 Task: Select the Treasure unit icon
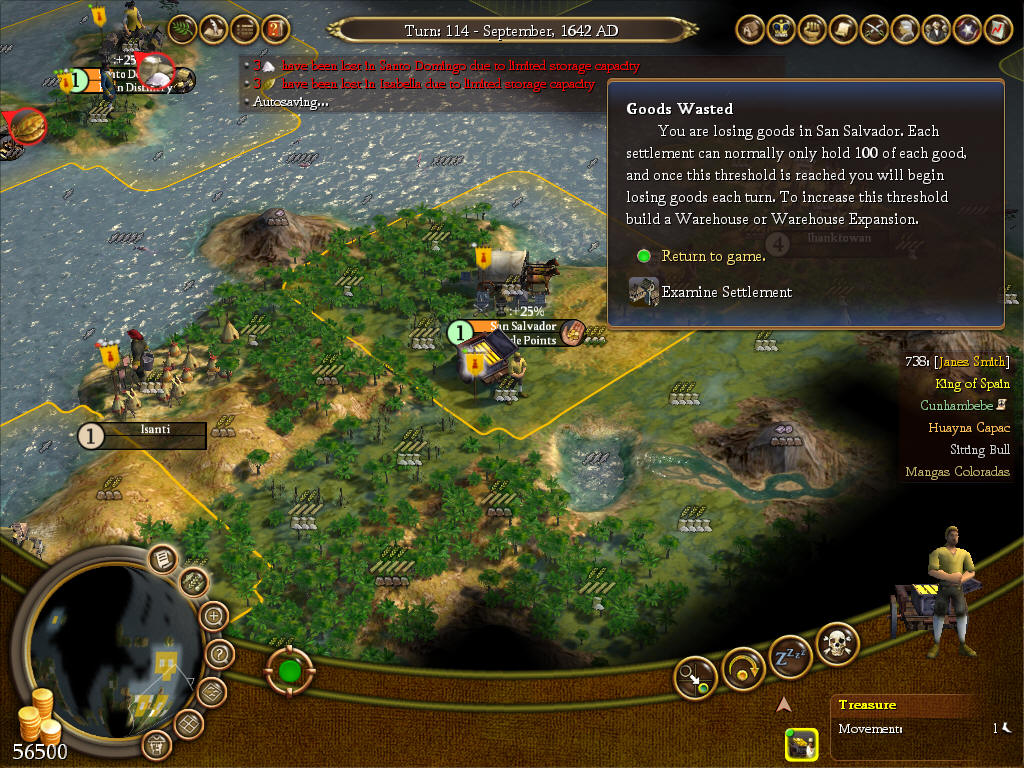click(x=801, y=744)
